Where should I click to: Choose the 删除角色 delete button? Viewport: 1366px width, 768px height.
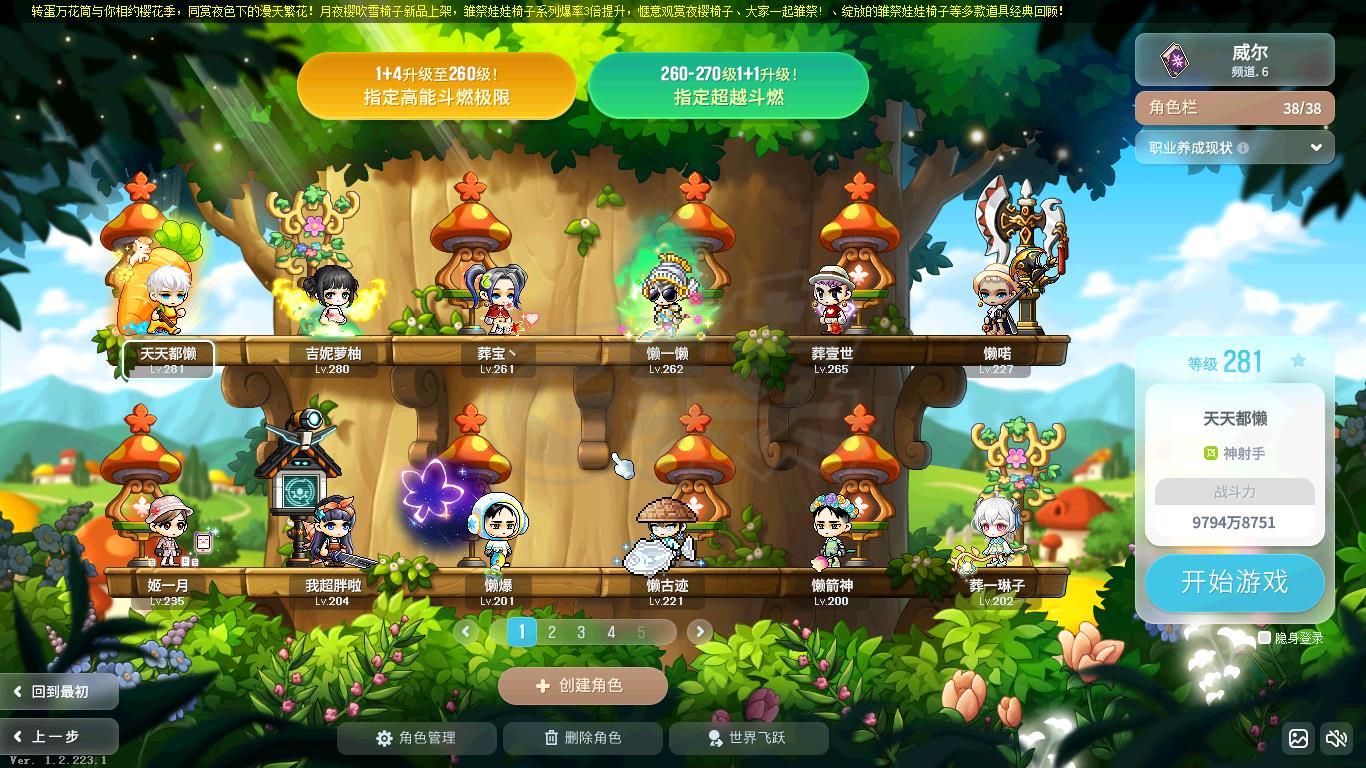click(x=582, y=738)
